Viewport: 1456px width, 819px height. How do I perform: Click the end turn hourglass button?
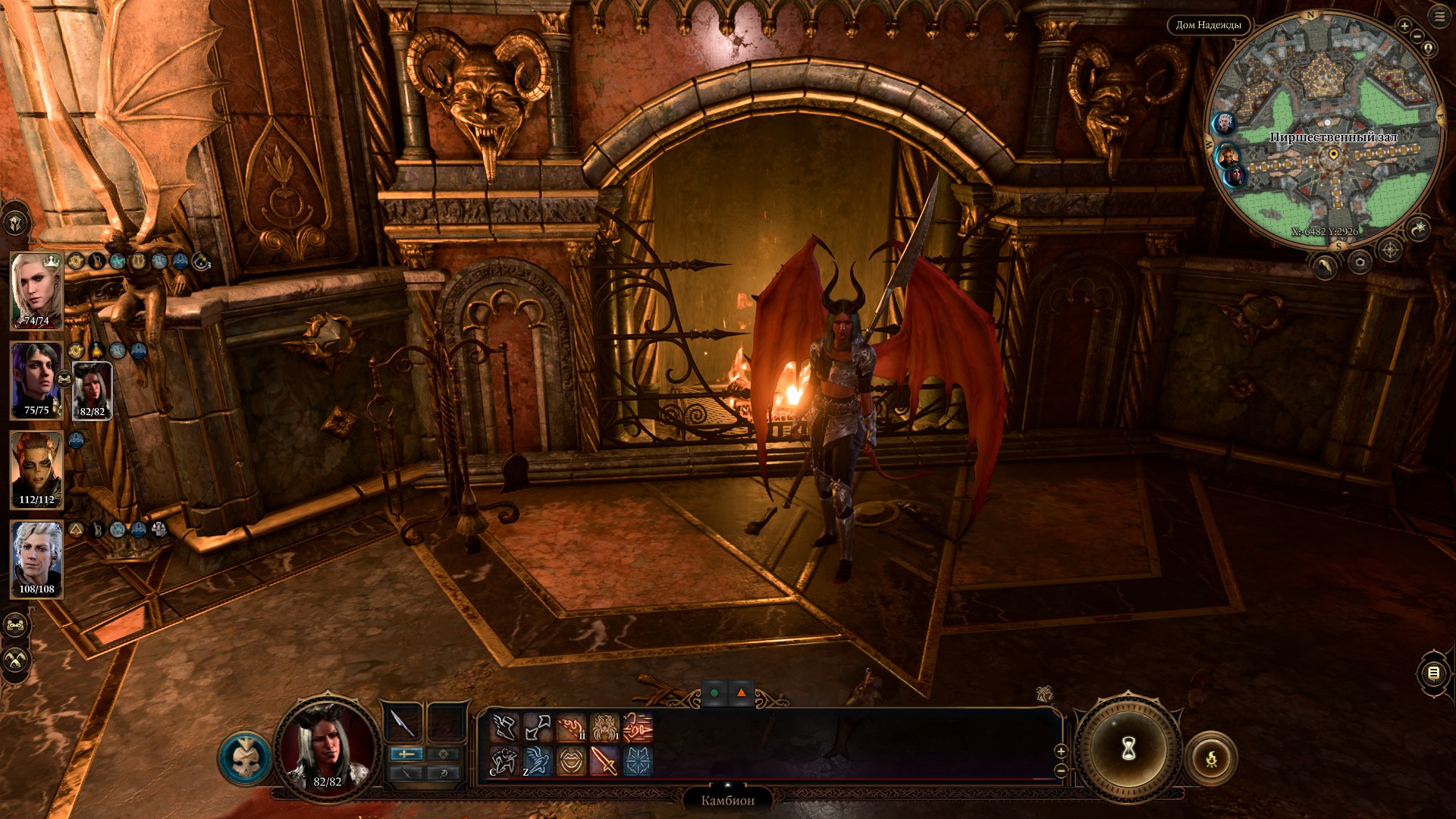pyautogui.click(x=1128, y=749)
